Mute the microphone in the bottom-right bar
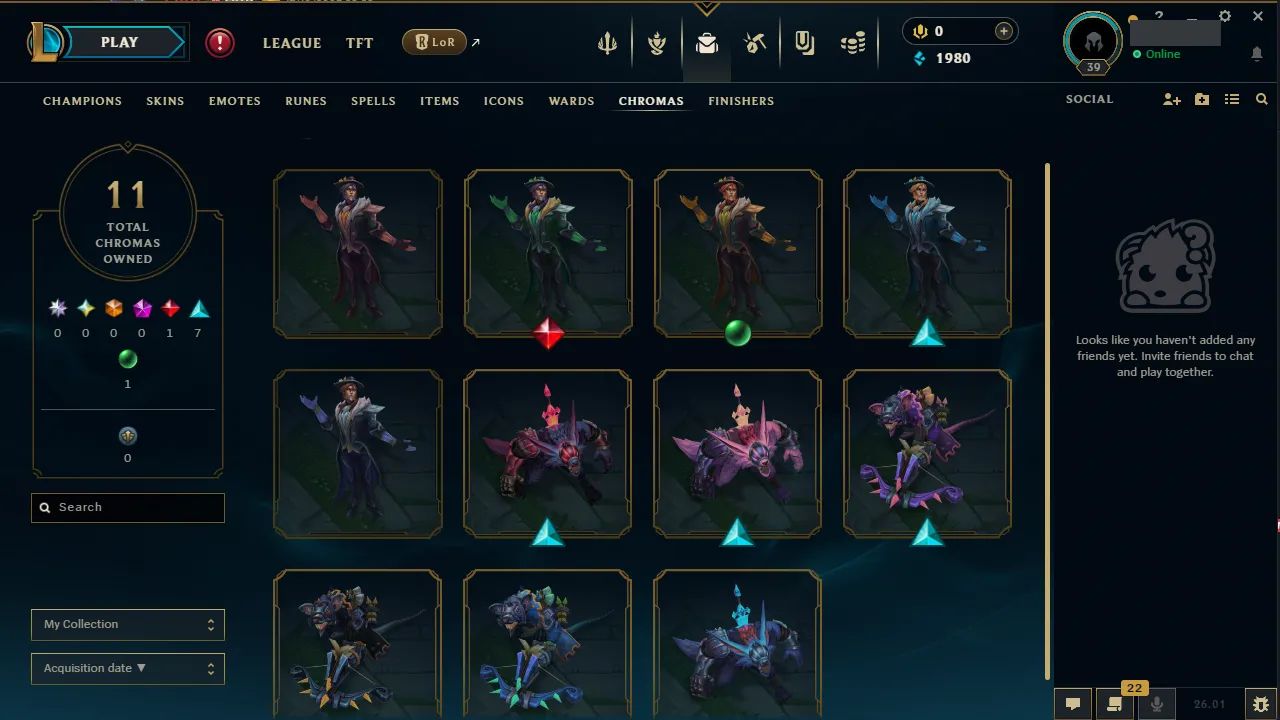This screenshot has height=720, width=1280. 1156,703
